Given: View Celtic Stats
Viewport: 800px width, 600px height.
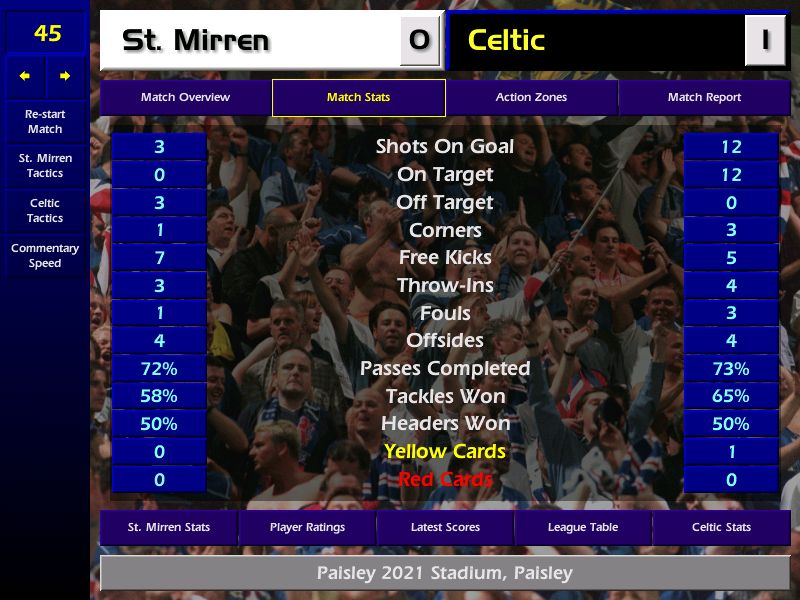Looking at the screenshot, I should pyautogui.click(x=721, y=527).
